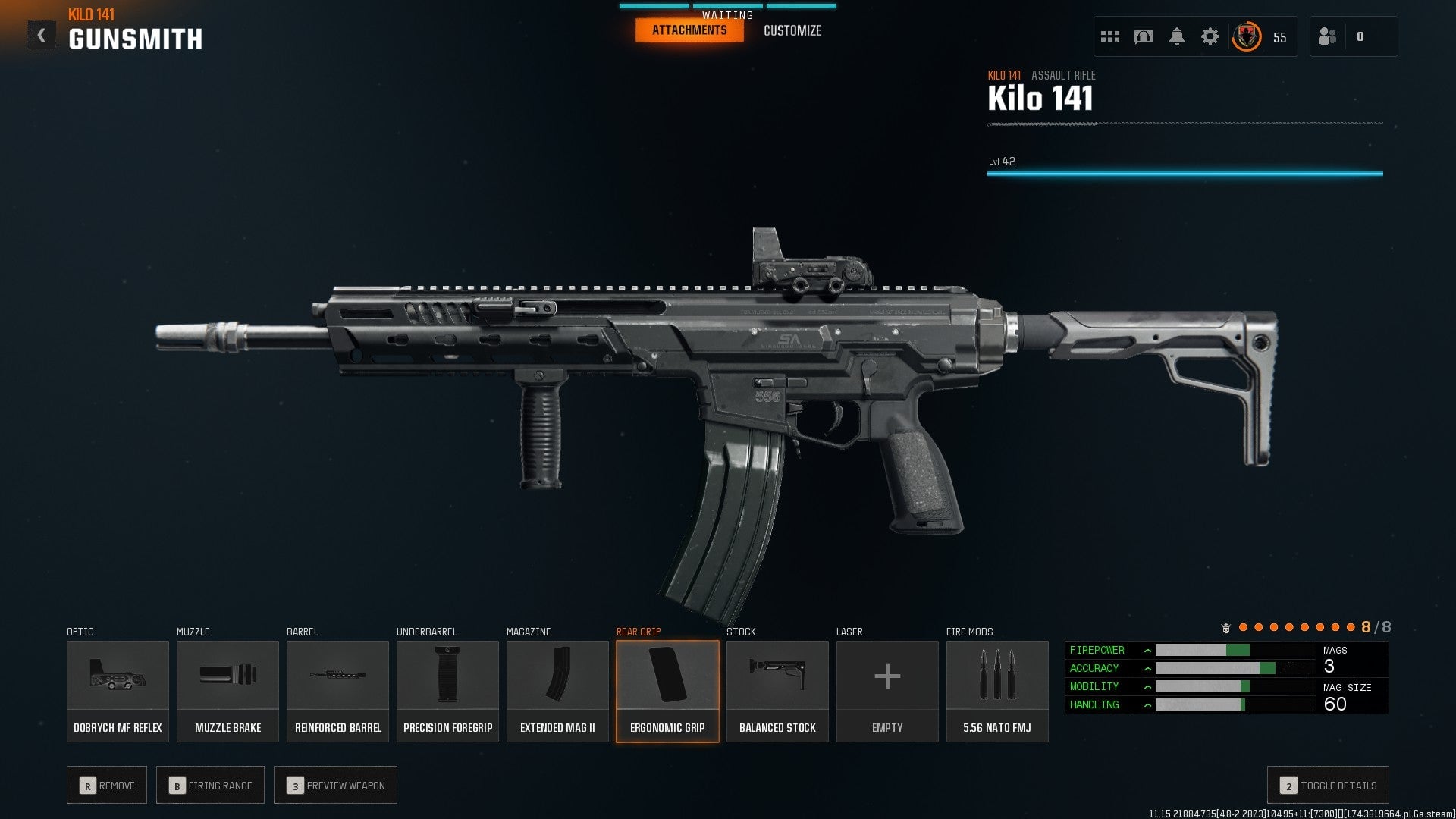Check notifications via the bell icon

pyautogui.click(x=1177, y=36)
